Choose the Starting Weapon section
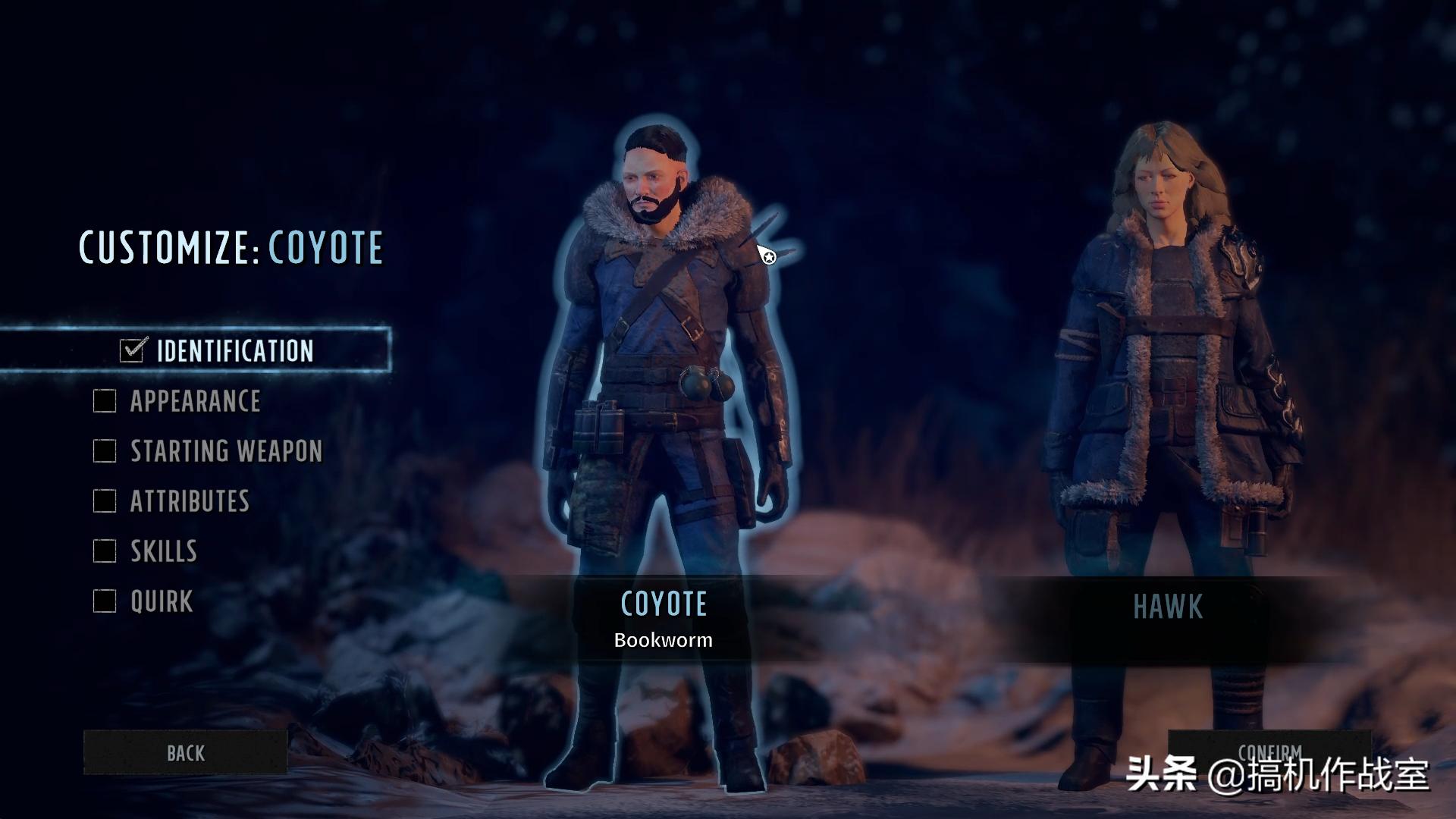The image size is (1456, 819). pyautogui.click(x=226, y=451)
